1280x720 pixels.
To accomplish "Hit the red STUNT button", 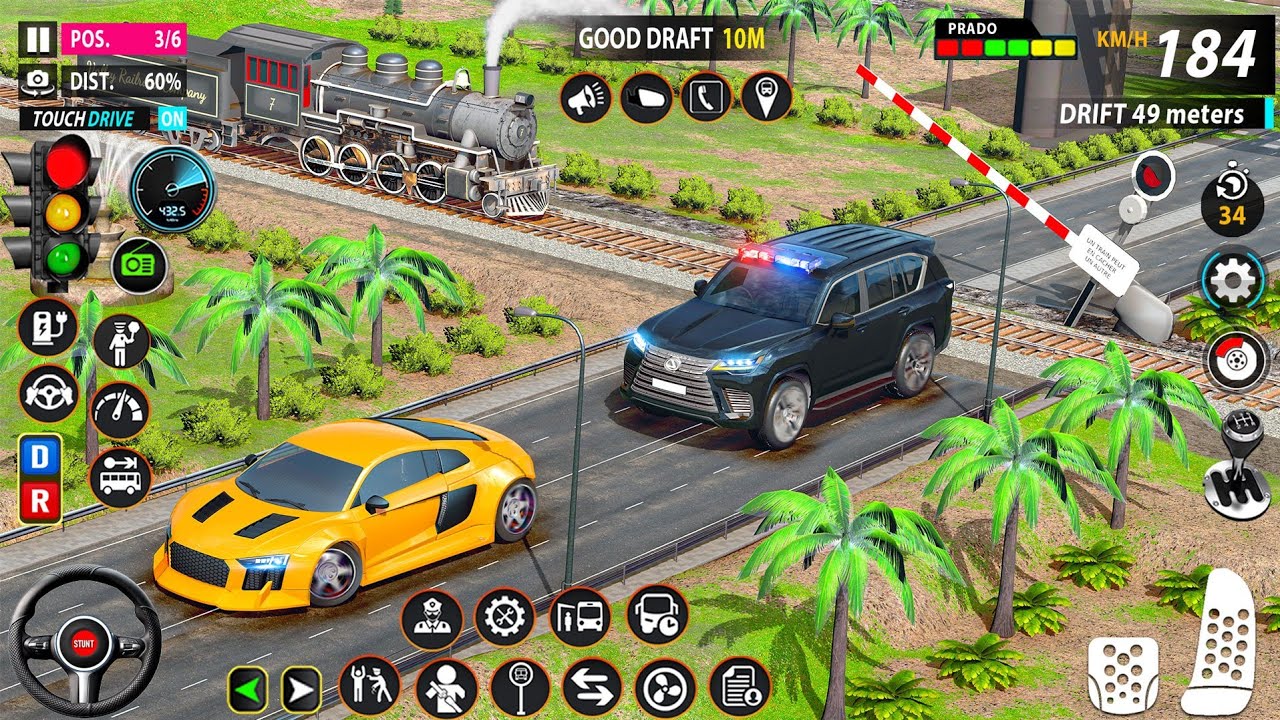I will point(84,641).
